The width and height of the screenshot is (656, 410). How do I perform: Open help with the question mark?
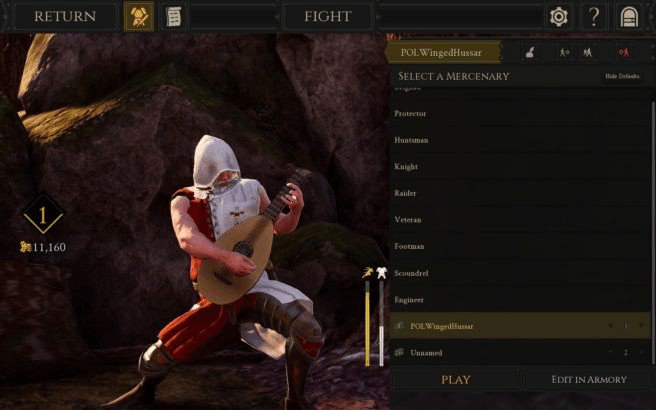(594, 17)
